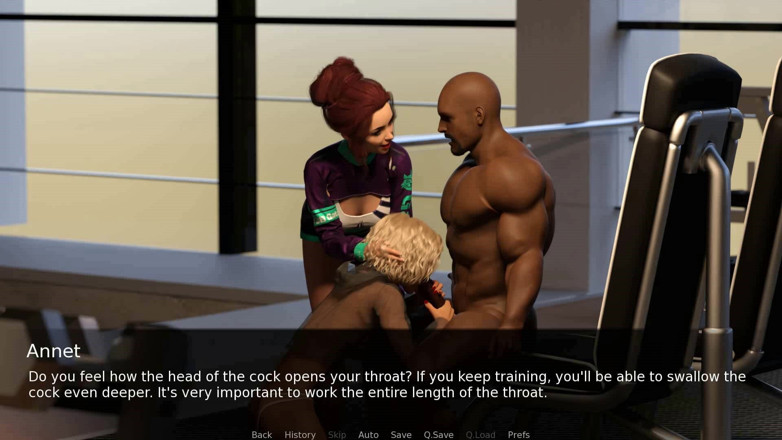Quick save with Q.Save

(438, 435)
